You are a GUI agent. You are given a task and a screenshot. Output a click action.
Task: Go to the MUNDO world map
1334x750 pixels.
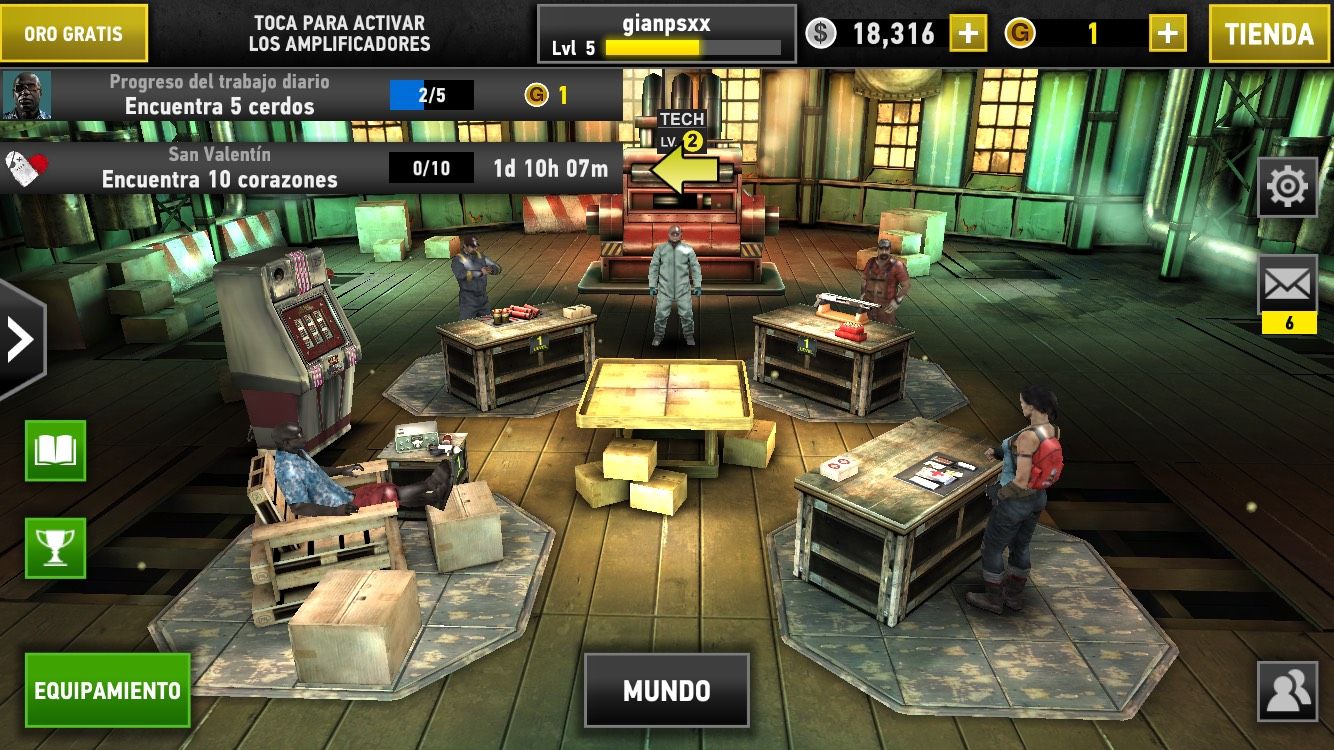pyautogui.click(x=666, y=690)
